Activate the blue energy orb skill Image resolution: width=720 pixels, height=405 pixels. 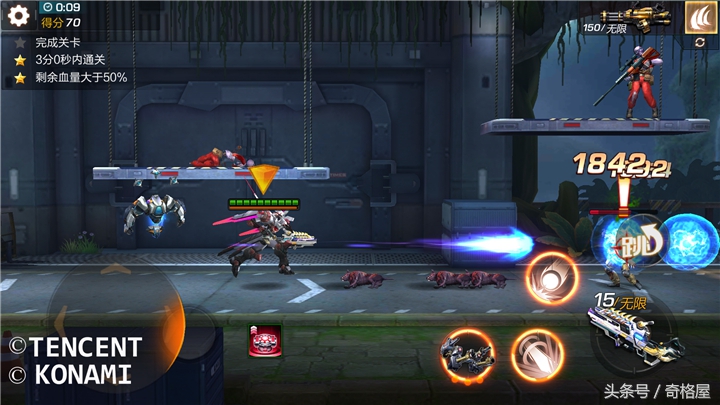(688, 242)
